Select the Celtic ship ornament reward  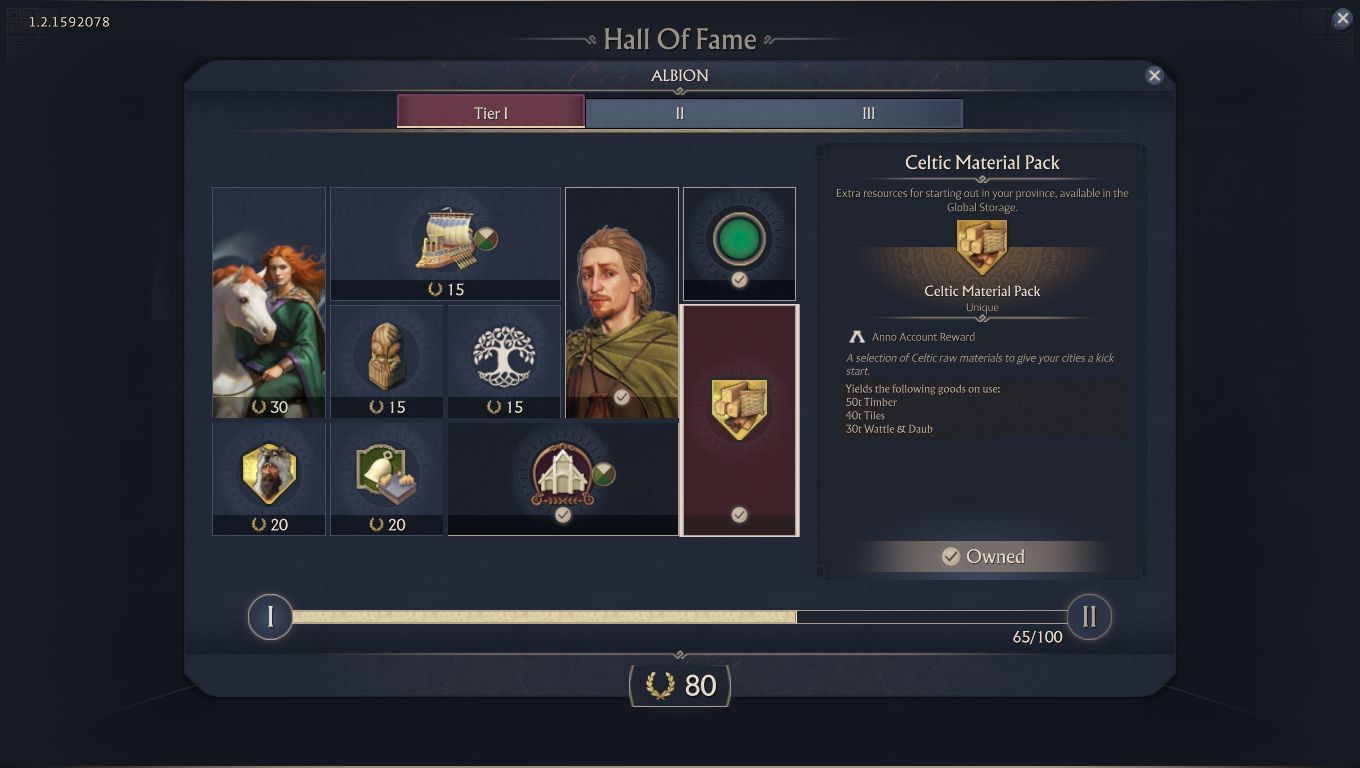point(445,238)
